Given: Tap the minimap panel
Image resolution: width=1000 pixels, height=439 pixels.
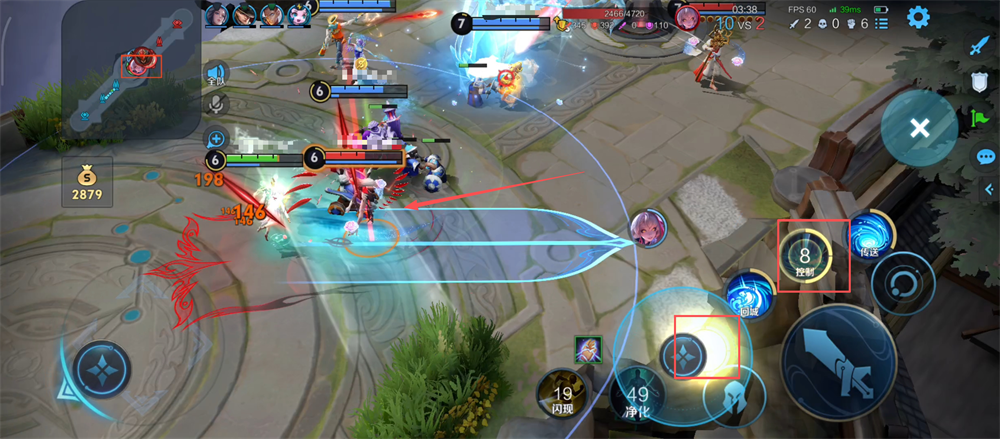Looking at the screenshot, I should (x=130, y=69).
